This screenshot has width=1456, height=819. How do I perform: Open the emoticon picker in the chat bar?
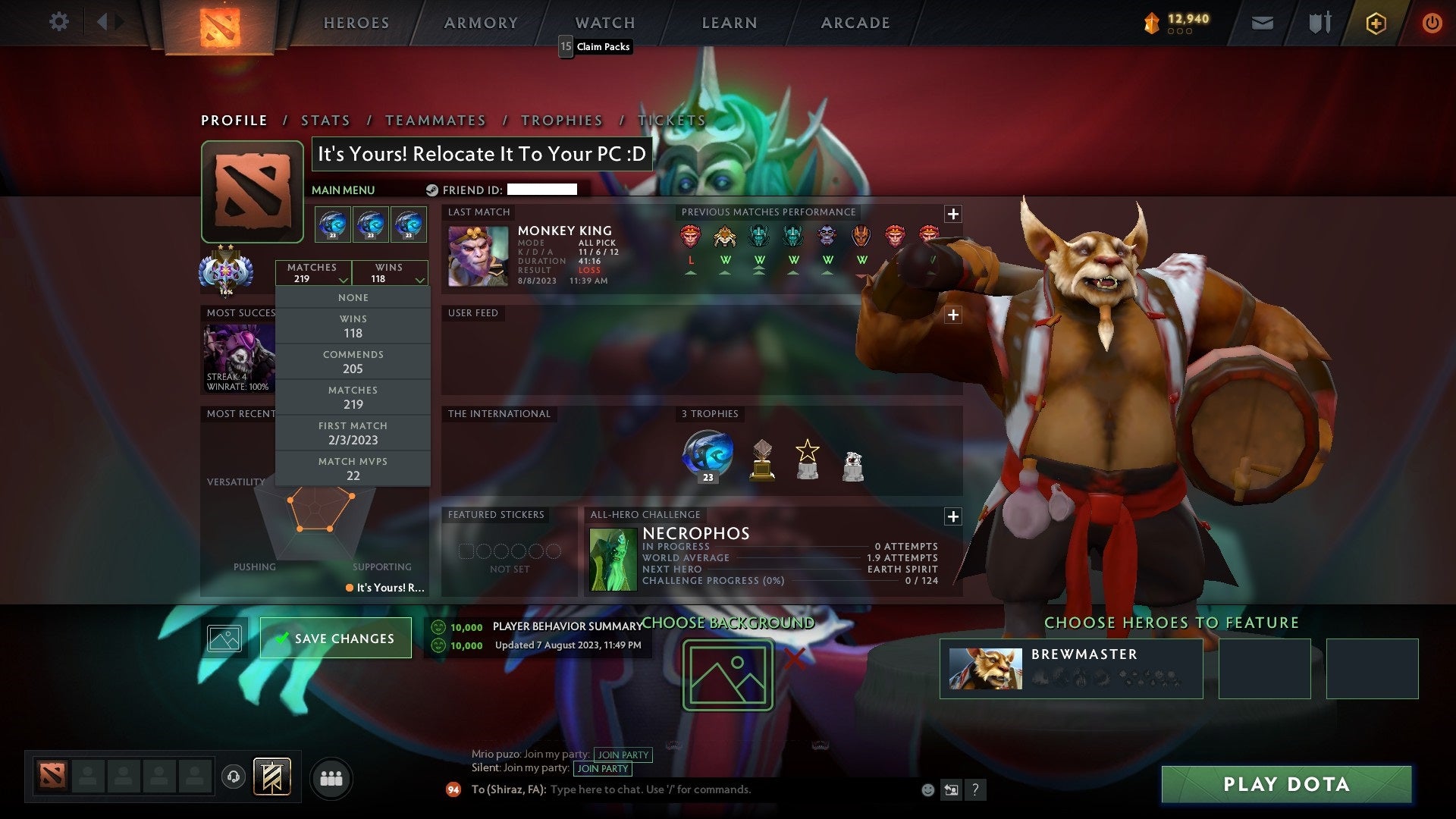click(x=927, y=789)
